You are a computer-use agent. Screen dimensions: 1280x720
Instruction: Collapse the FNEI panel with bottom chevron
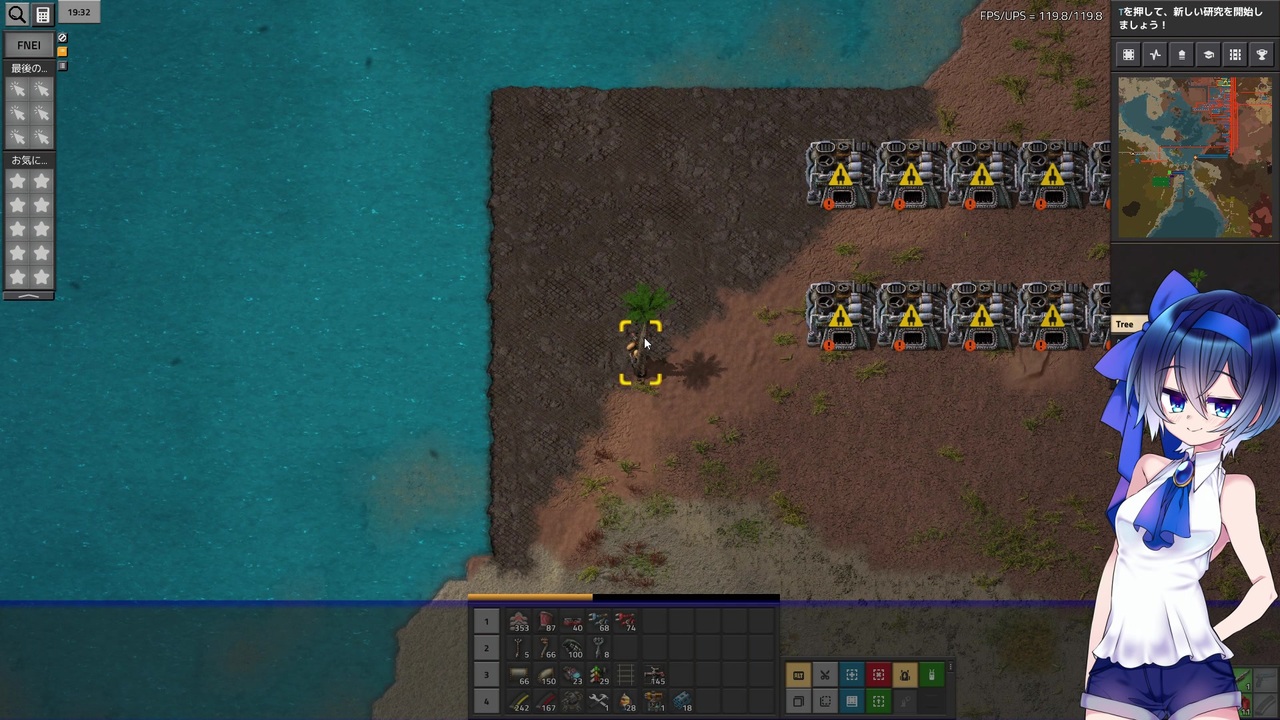[x=28, y=295]
